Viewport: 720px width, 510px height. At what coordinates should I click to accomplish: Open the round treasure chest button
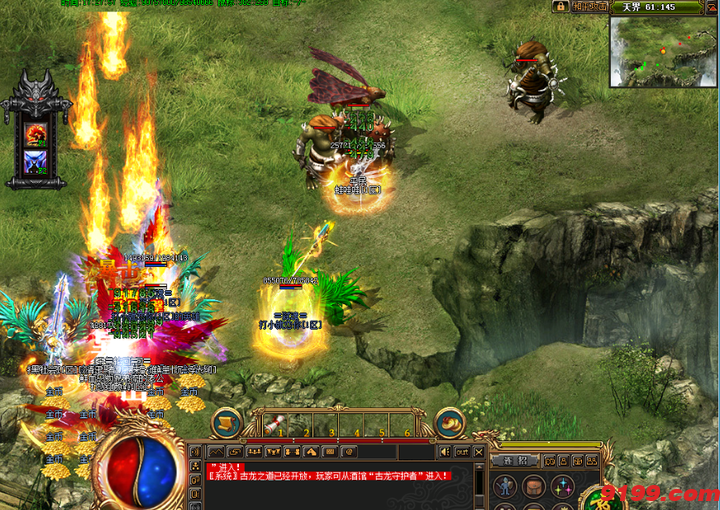click(225, 422)
